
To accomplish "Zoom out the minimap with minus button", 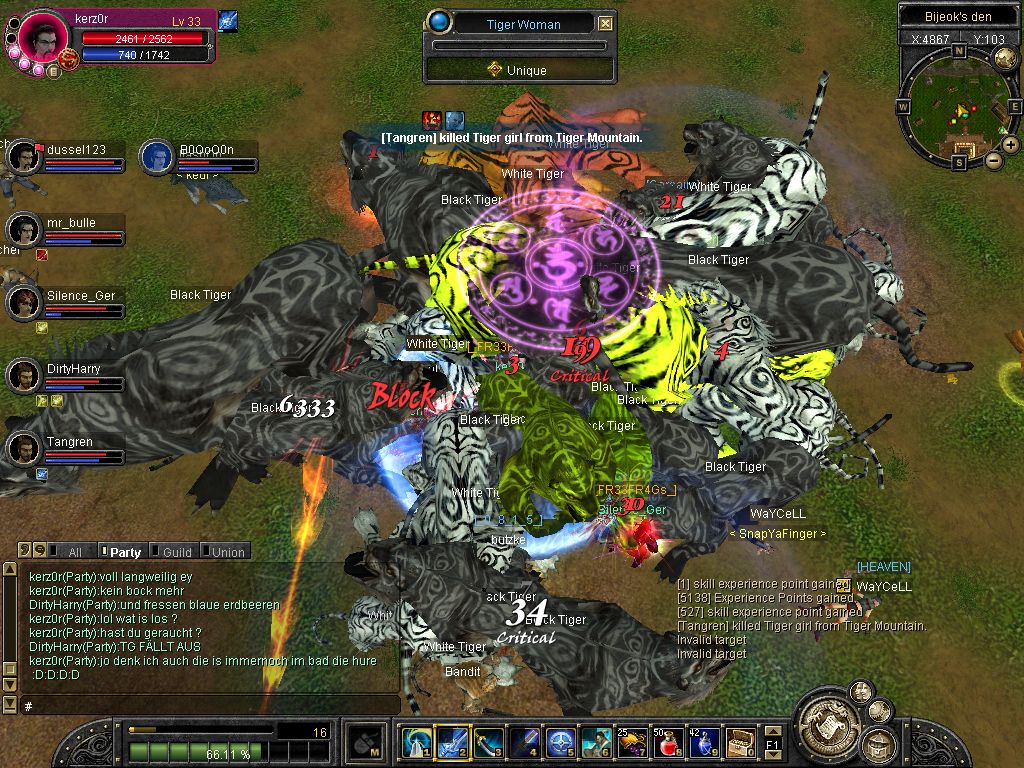I will 994,160.
